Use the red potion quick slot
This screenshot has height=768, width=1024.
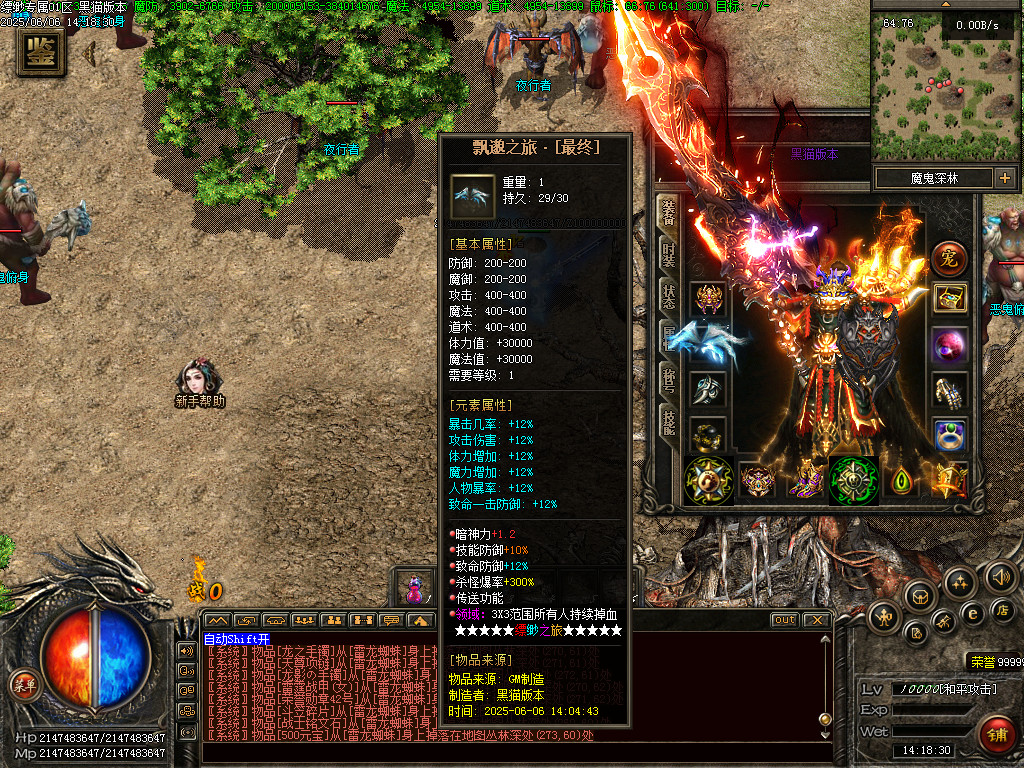tap(412, 587)
